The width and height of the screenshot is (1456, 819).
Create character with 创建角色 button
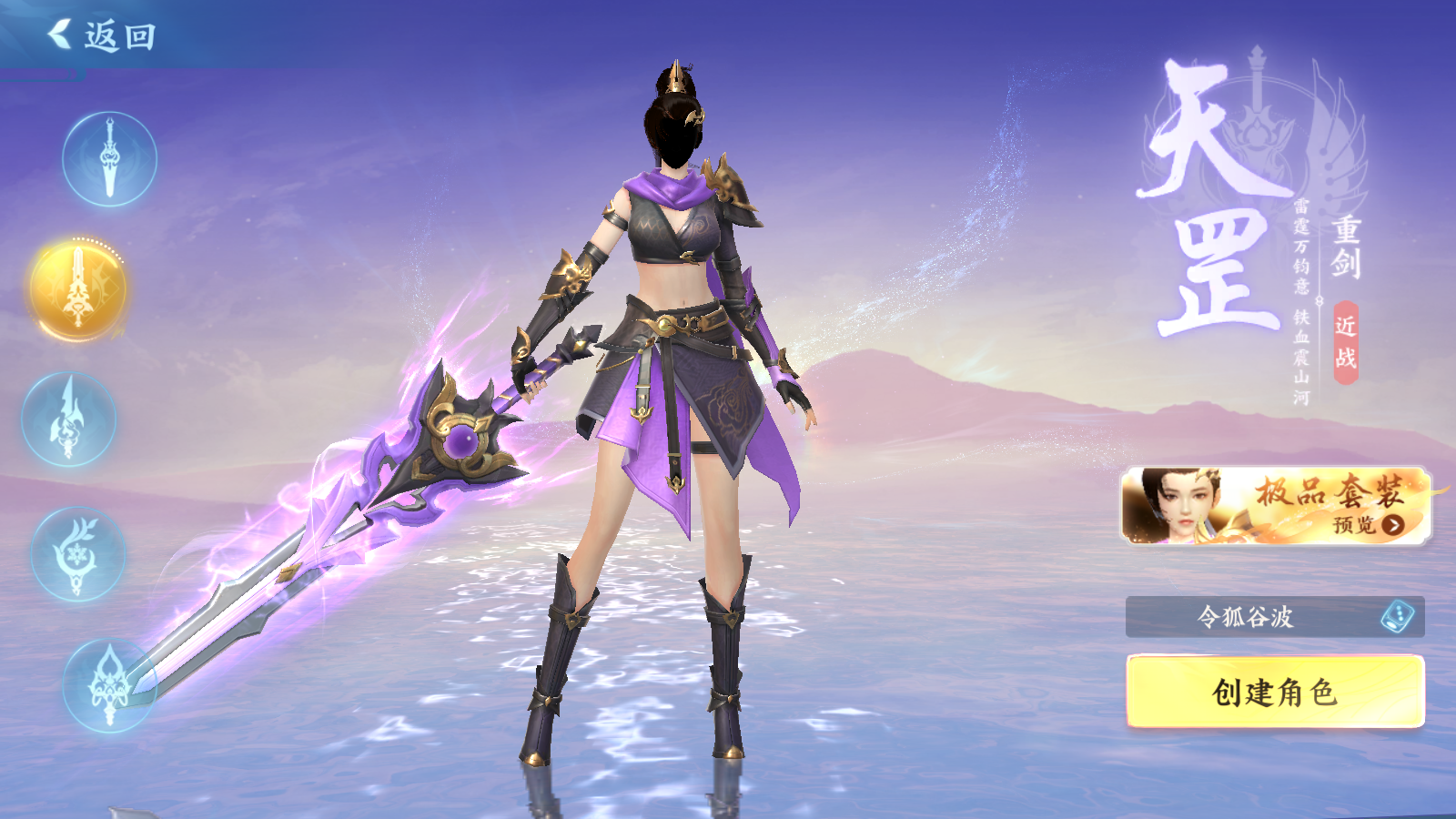(x=1275, y=692)
